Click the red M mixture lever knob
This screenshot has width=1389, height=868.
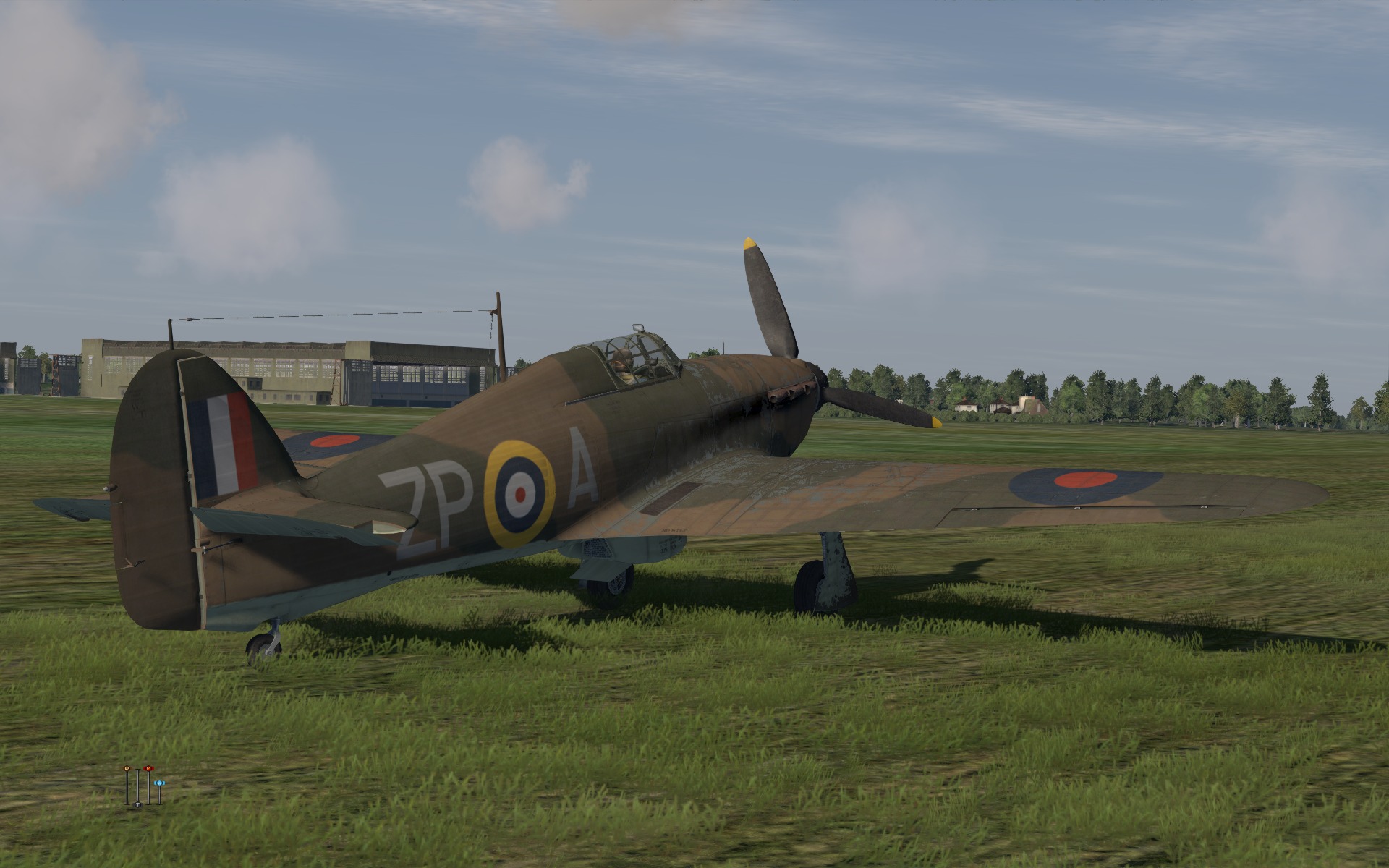point(149,767)
